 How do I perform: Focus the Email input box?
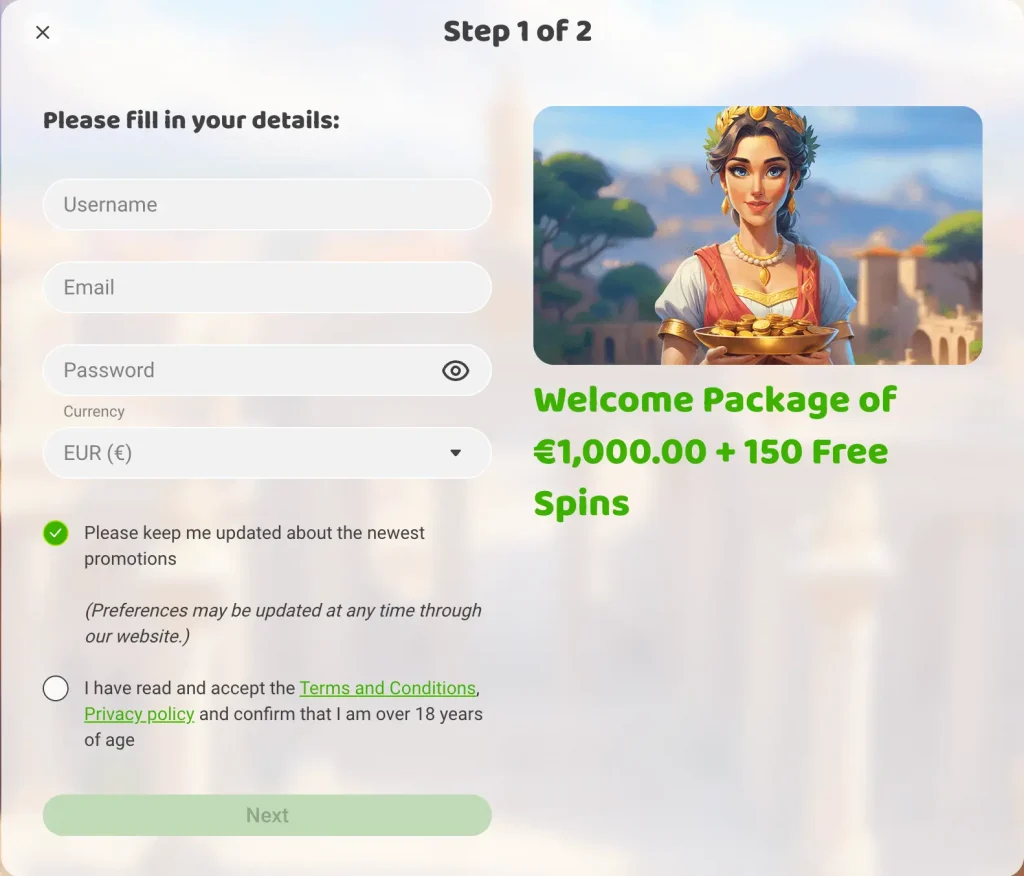click(267, 288)
